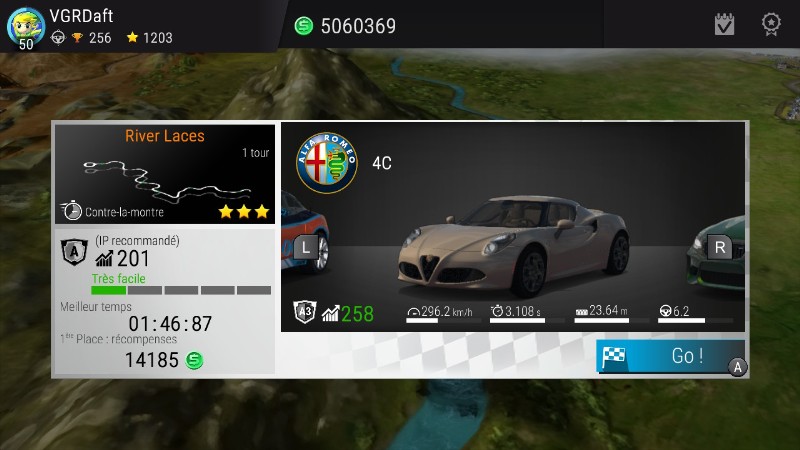Open the settings gear icon

pyautogui.click(x=771, y=24)
